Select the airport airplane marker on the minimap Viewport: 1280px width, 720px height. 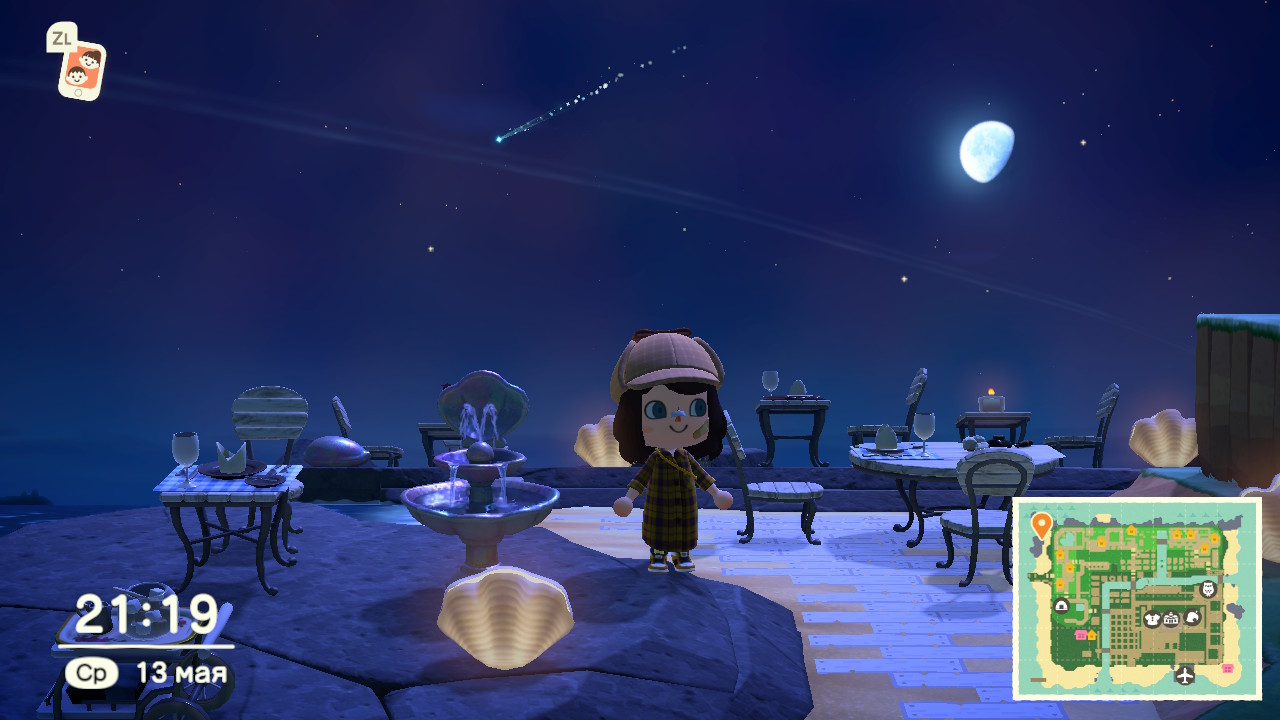point(1185,675)
